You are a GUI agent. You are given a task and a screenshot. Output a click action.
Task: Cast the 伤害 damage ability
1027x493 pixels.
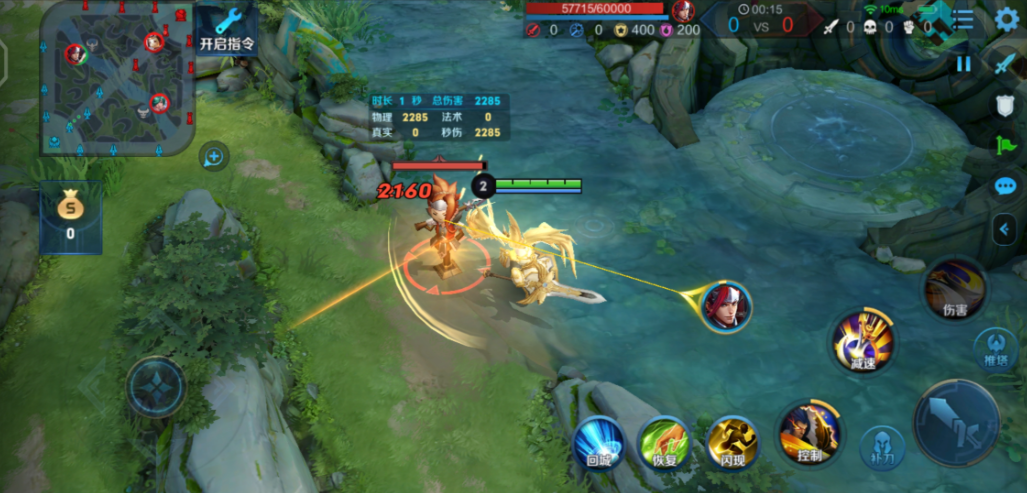pyautogui.click(x=954, y=289)
